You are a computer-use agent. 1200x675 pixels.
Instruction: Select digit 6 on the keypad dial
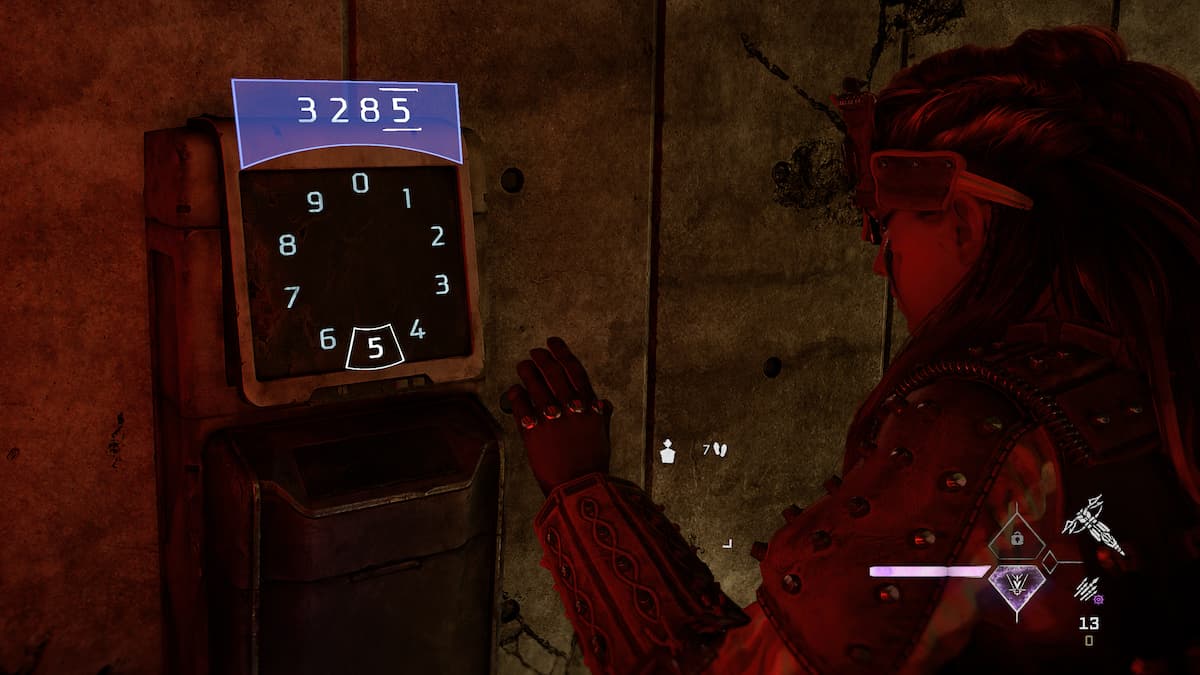327,339
